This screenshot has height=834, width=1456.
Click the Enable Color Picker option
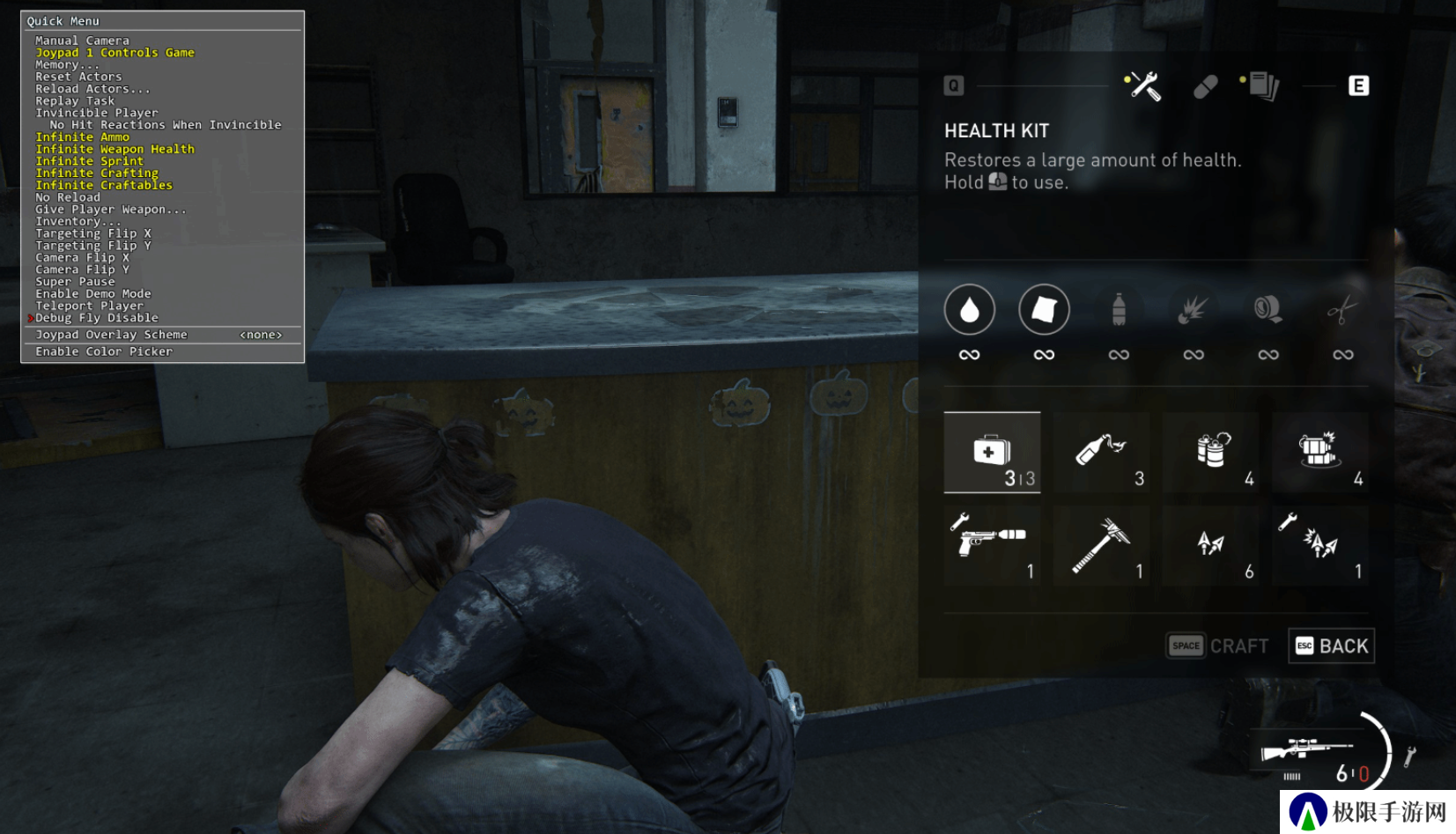104,351
